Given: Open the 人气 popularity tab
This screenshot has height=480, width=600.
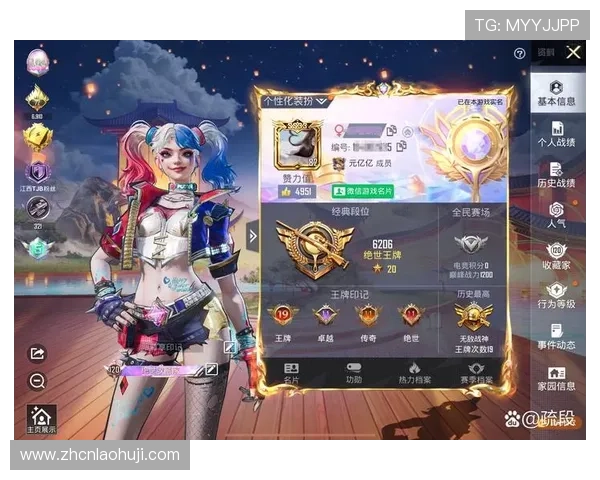Looking at the screenshot, I should tap(556, 215).
